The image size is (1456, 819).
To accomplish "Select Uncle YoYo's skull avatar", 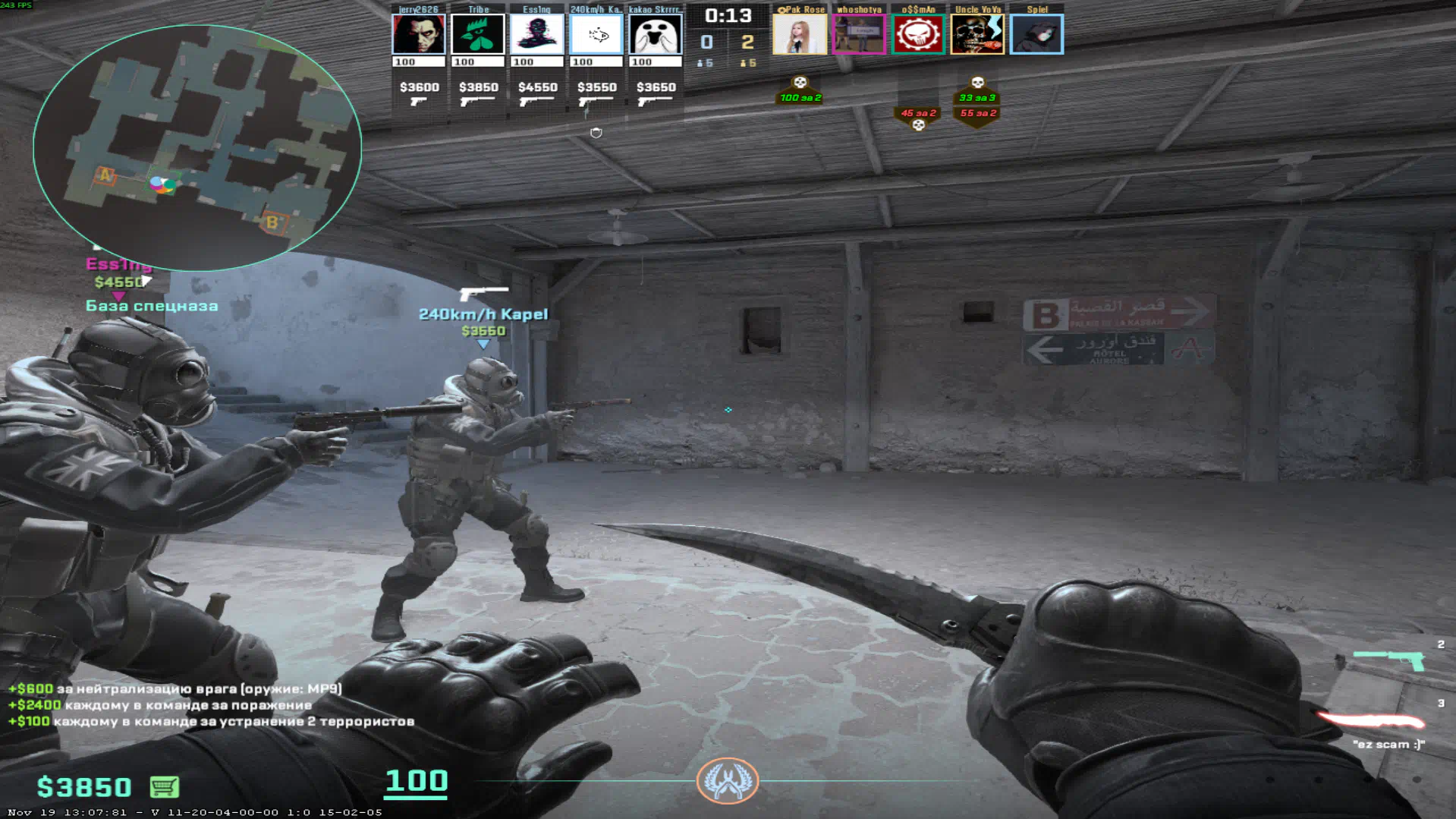I will 977,35.
